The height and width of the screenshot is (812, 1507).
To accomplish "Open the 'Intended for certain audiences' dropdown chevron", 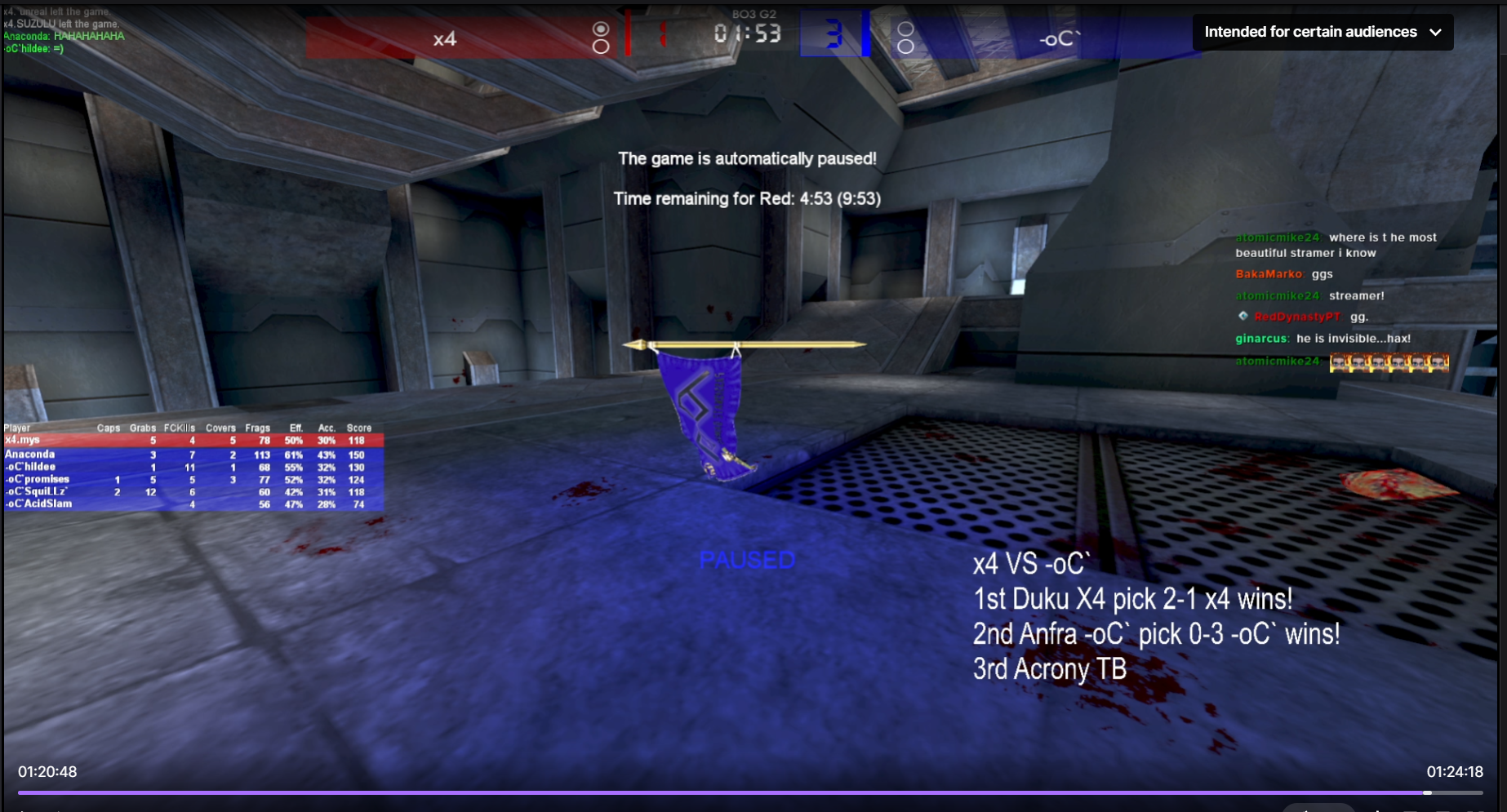I will [x=1435, y=32].
